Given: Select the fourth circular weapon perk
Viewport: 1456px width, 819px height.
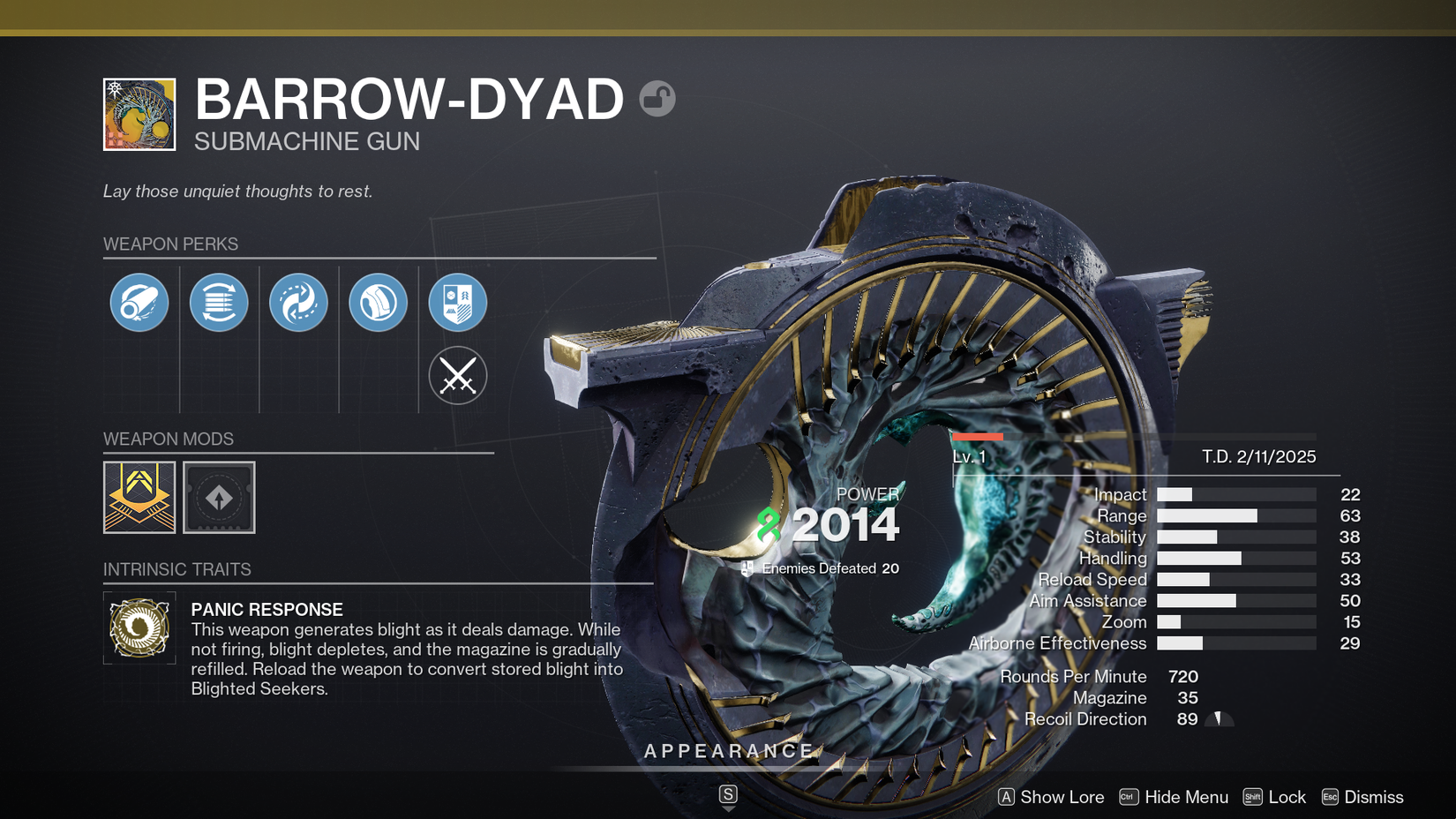Looking at the screenshot, I should 378,302.
